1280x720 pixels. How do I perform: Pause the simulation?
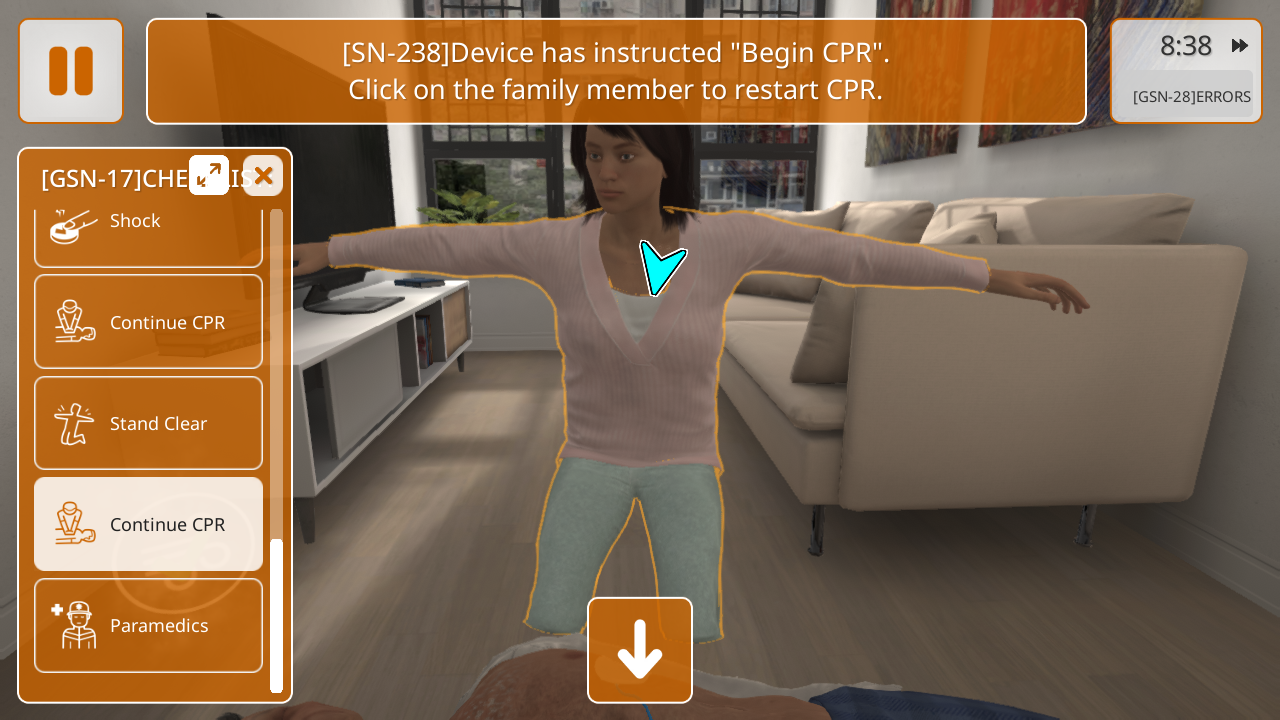coord(71,71)
